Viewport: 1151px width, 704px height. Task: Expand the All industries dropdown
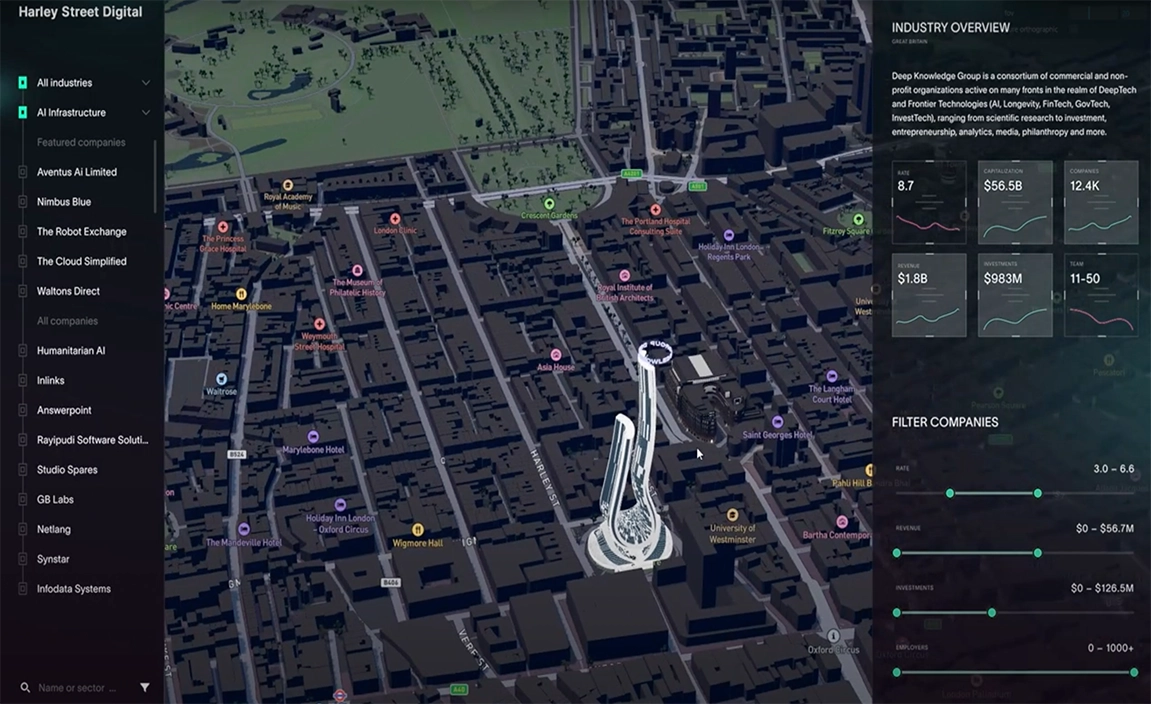pos(146,83)
